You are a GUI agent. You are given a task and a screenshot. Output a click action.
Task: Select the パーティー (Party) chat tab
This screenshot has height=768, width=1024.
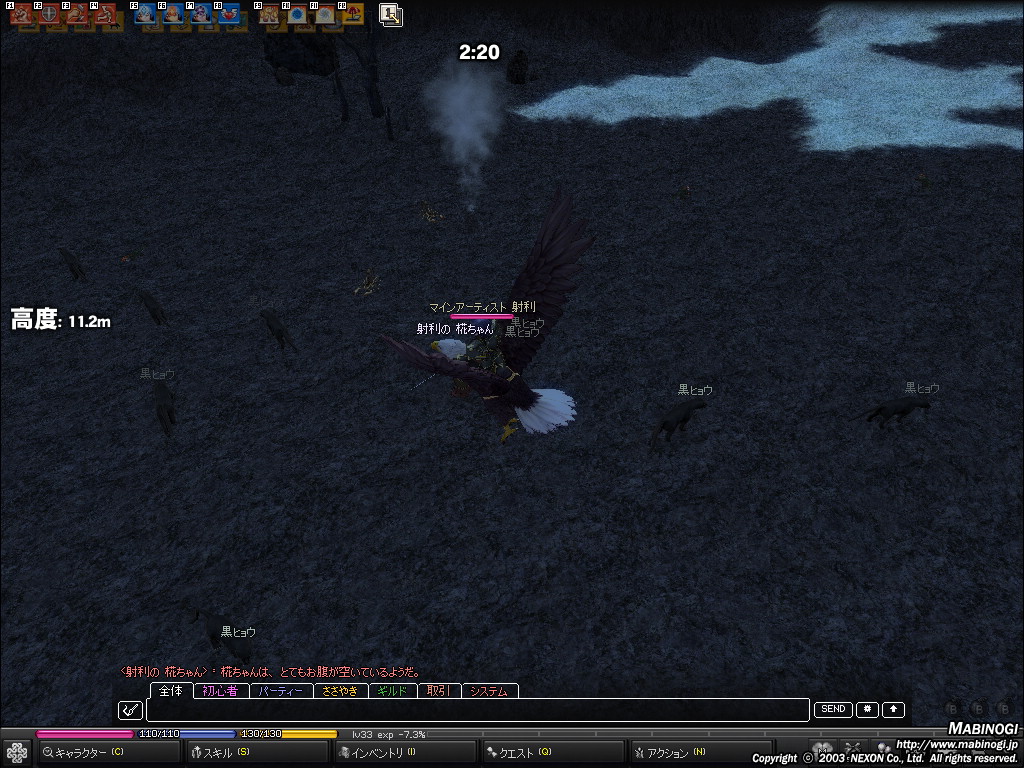pos(281,691)
